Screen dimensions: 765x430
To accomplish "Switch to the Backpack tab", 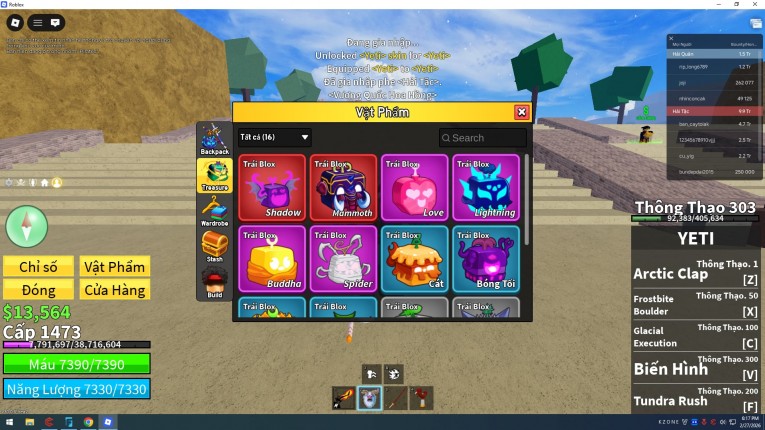I will [x=215, y=139].
